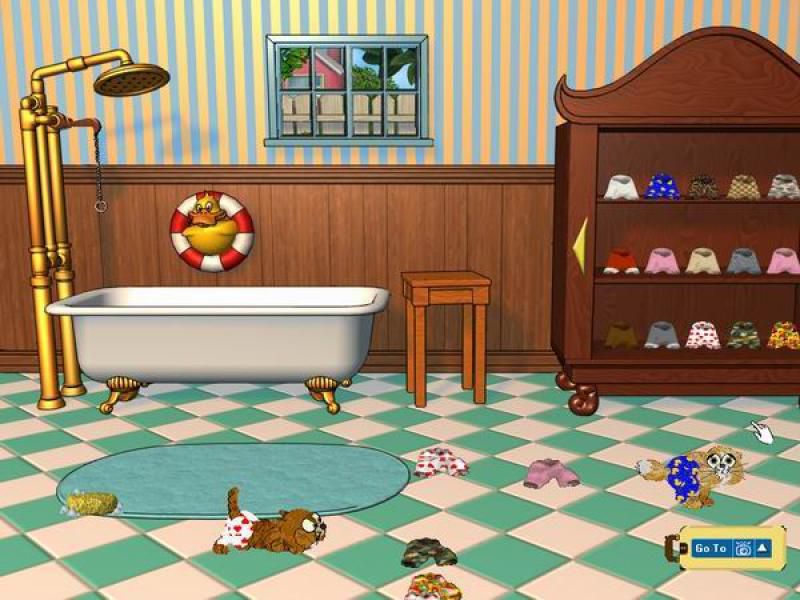Image resolution: width=800 pixels, height=600 pixels.
Task: Choose the tan checkered shirt
Action: click(743, 186)
